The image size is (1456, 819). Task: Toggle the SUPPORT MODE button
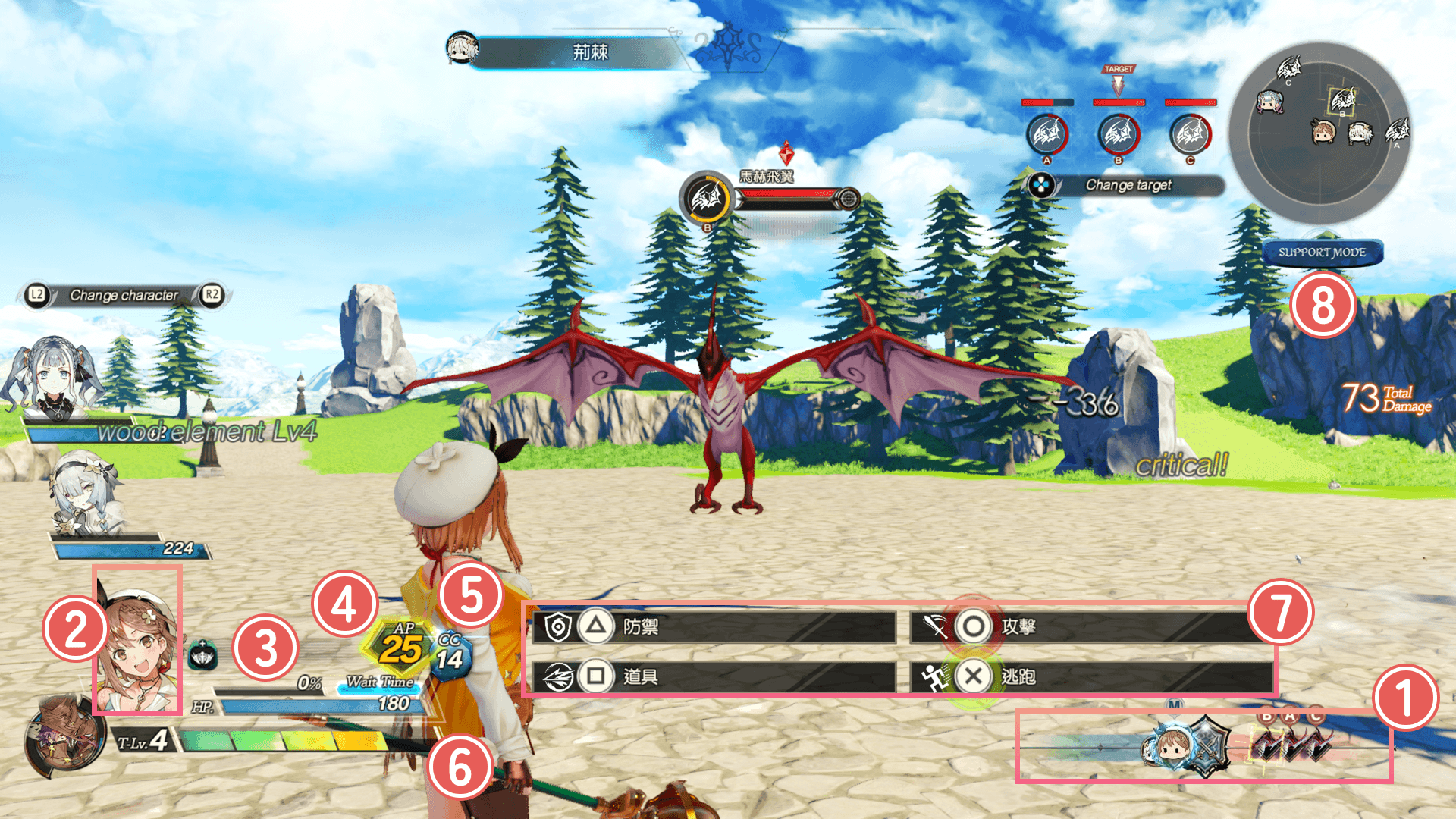(1322, 253)
